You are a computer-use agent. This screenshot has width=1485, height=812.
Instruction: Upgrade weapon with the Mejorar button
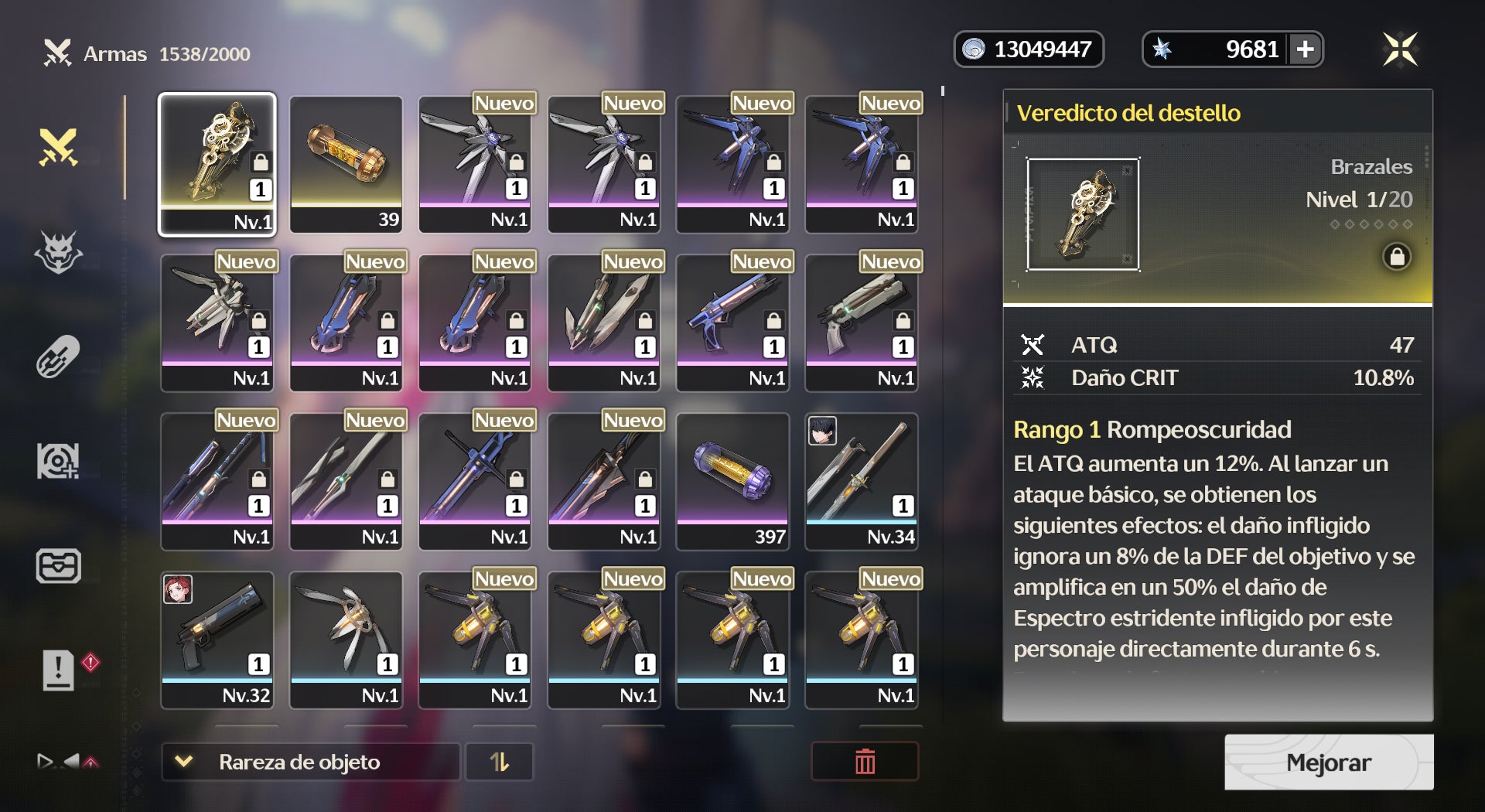click(1328, 763)
